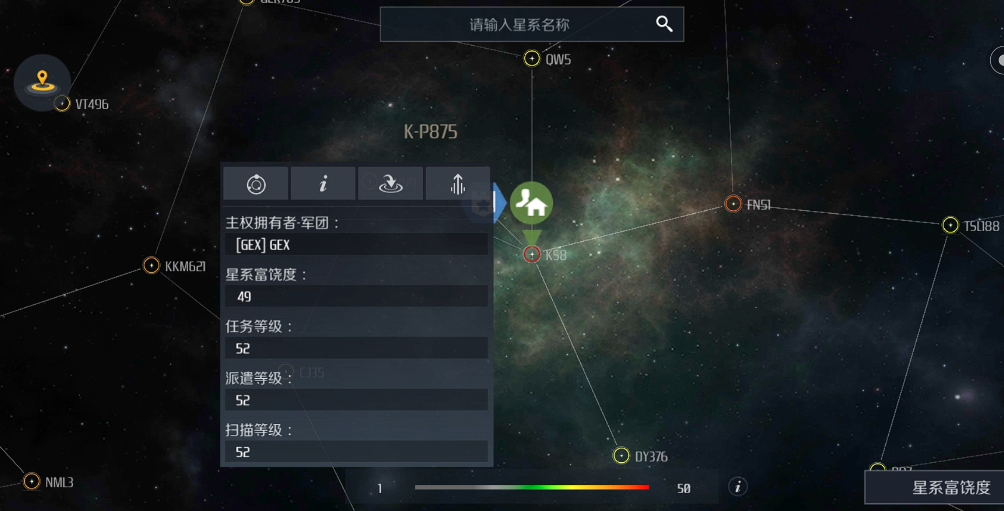Show system info with the panel's 'i' button

323,184
